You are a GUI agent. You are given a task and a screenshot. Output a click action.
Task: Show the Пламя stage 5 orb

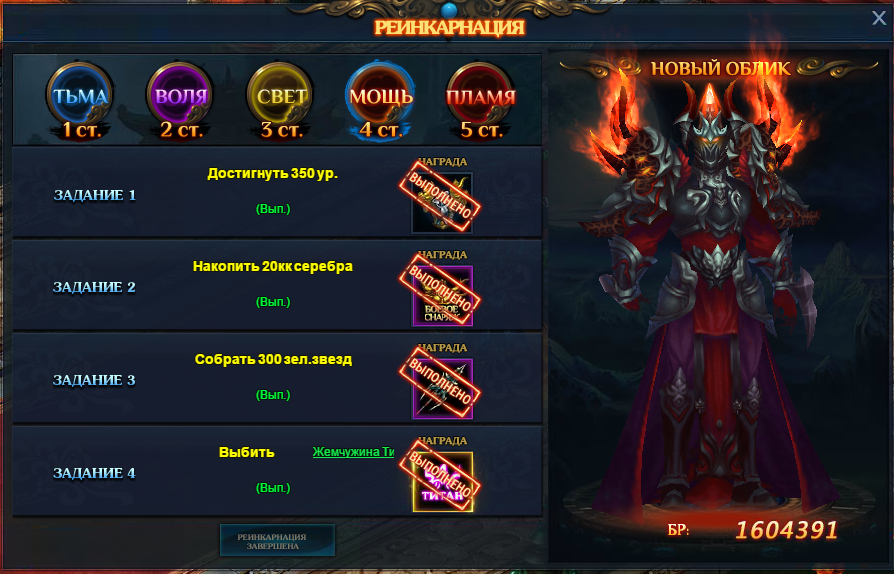[x=480, y=98]
